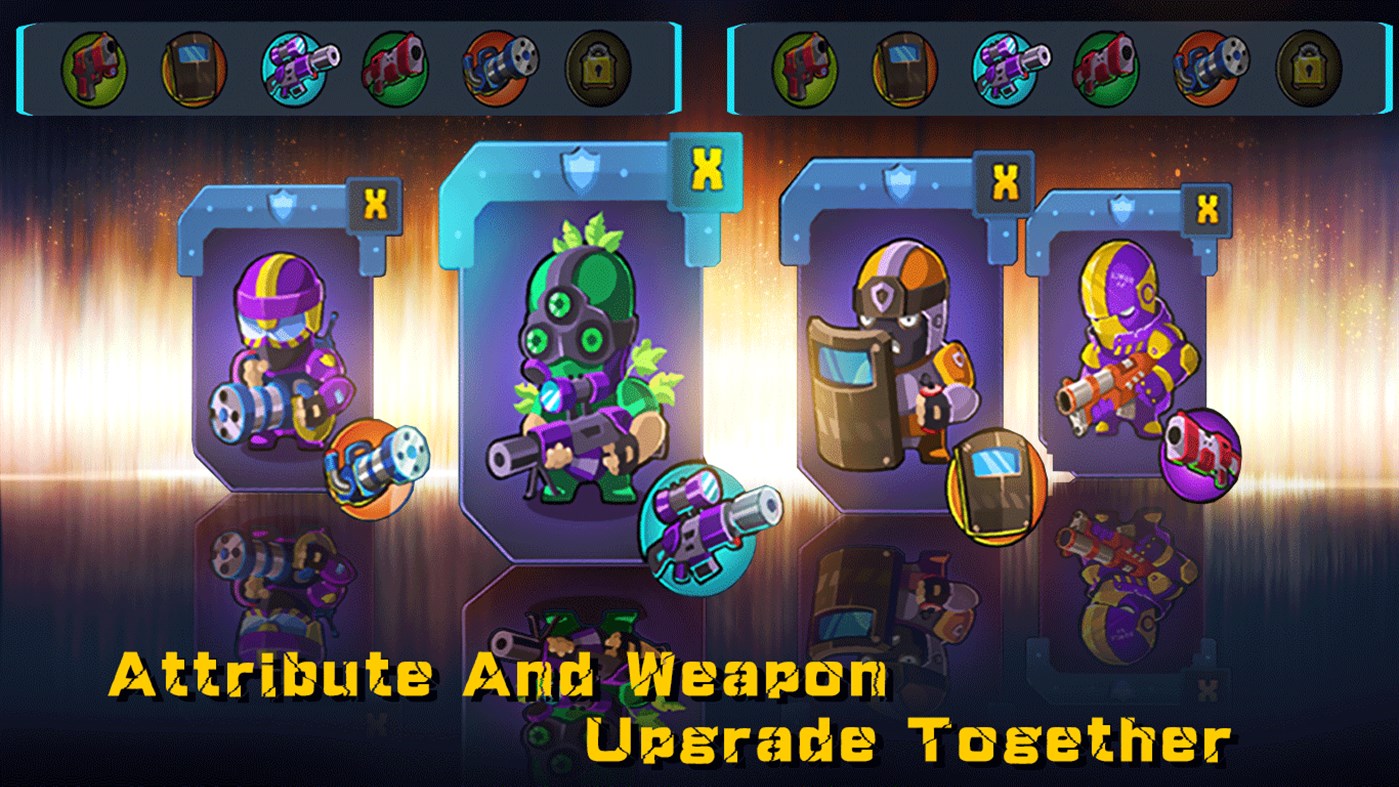This screenshot has height=787, width=1399.
Task: Dismiss the camo soldier's card with its X tag
Action: 708,169
